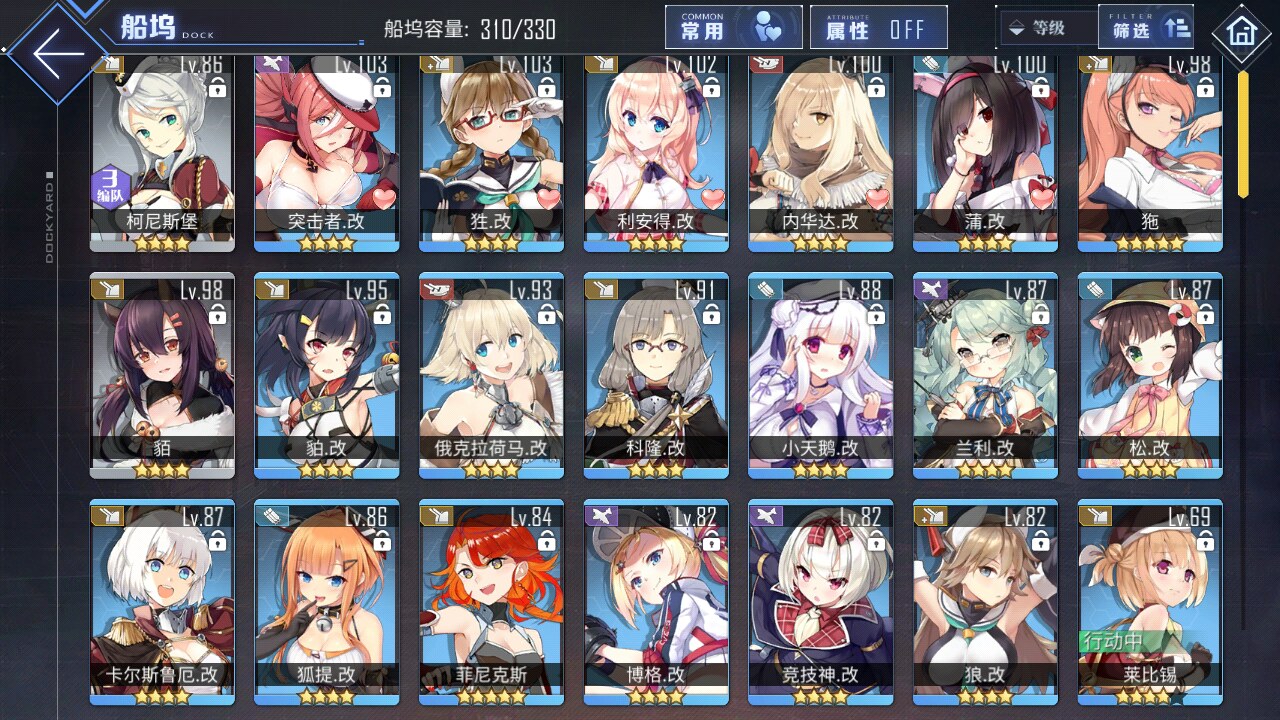Return to the home screen

tap(1241, 34)
